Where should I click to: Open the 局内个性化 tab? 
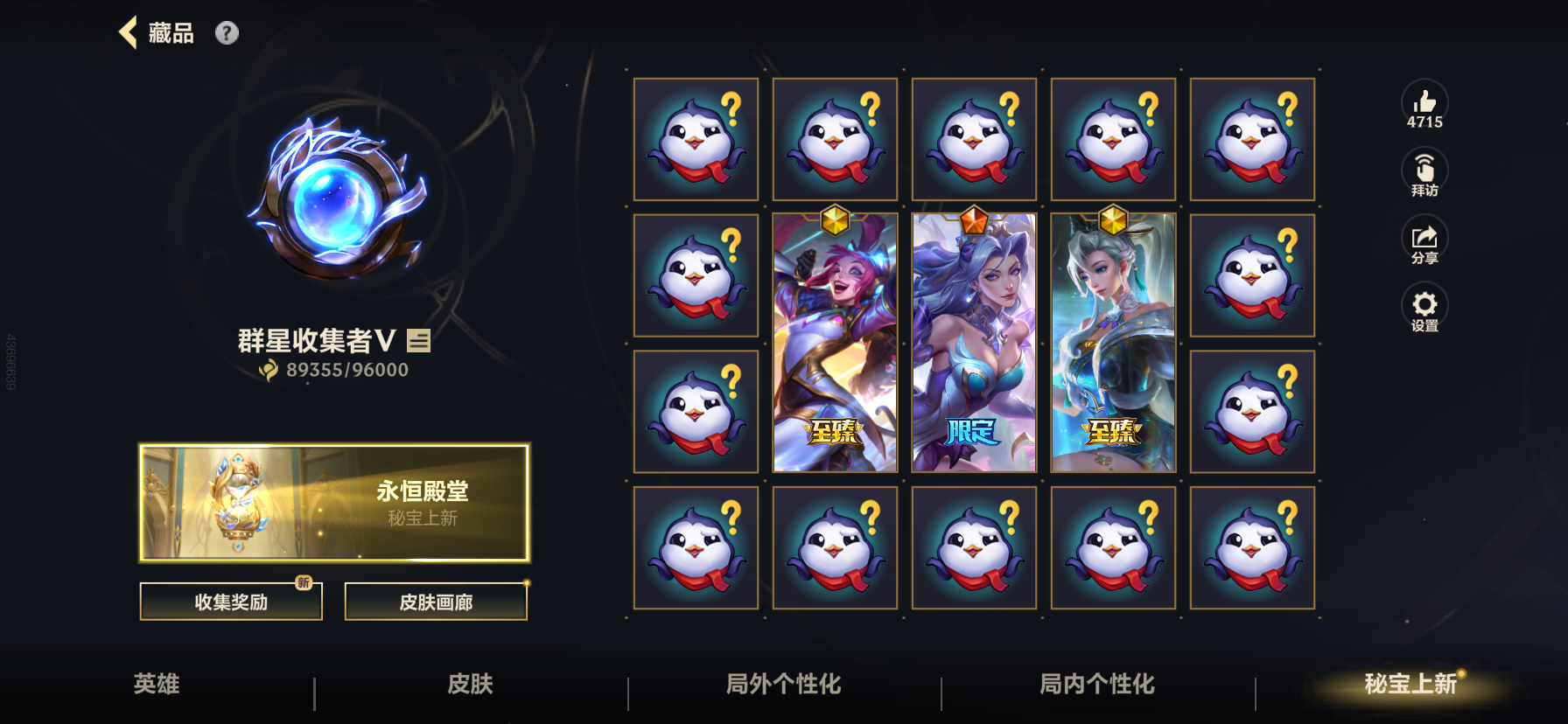[1096, 686]
